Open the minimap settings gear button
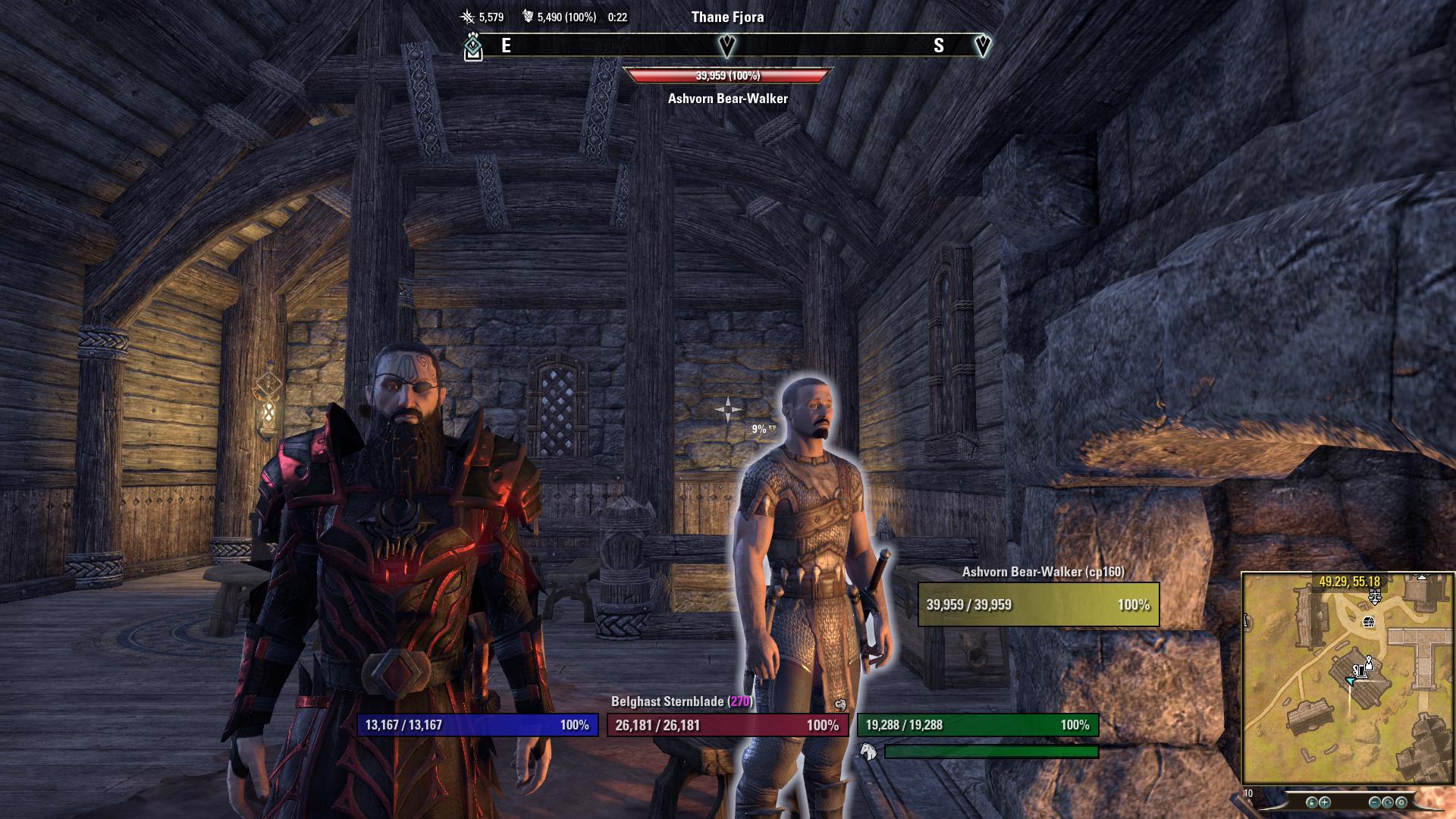 coord(1401,802)
